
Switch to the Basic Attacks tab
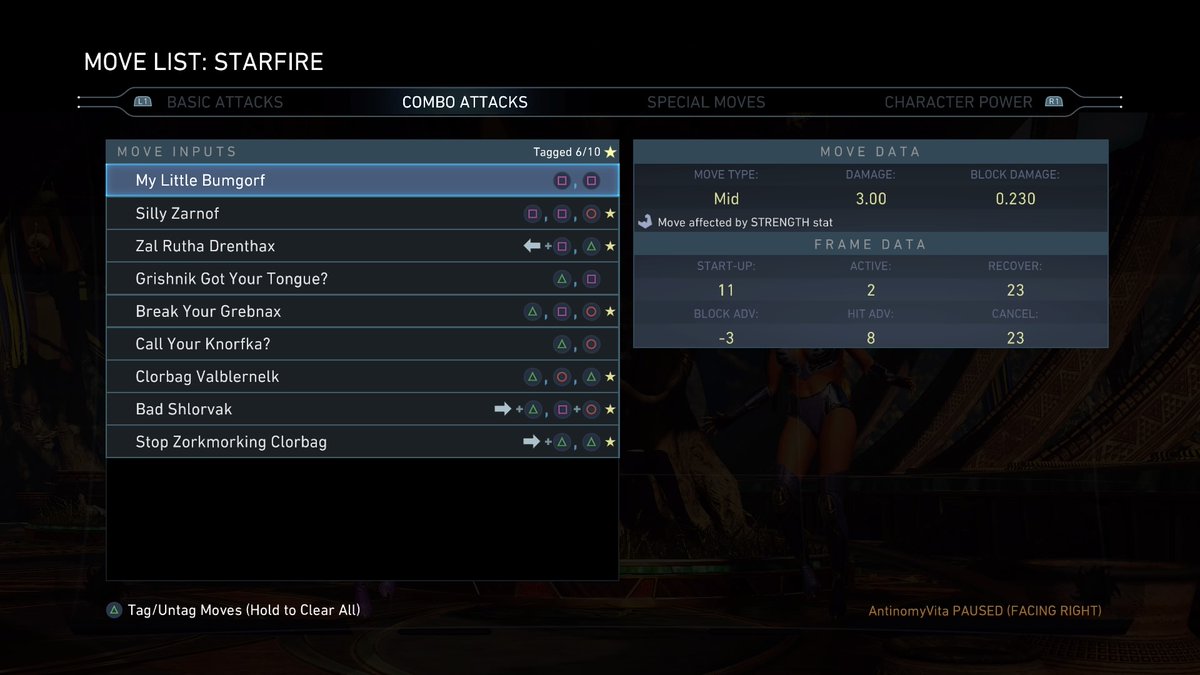click(x=224, y=102)
